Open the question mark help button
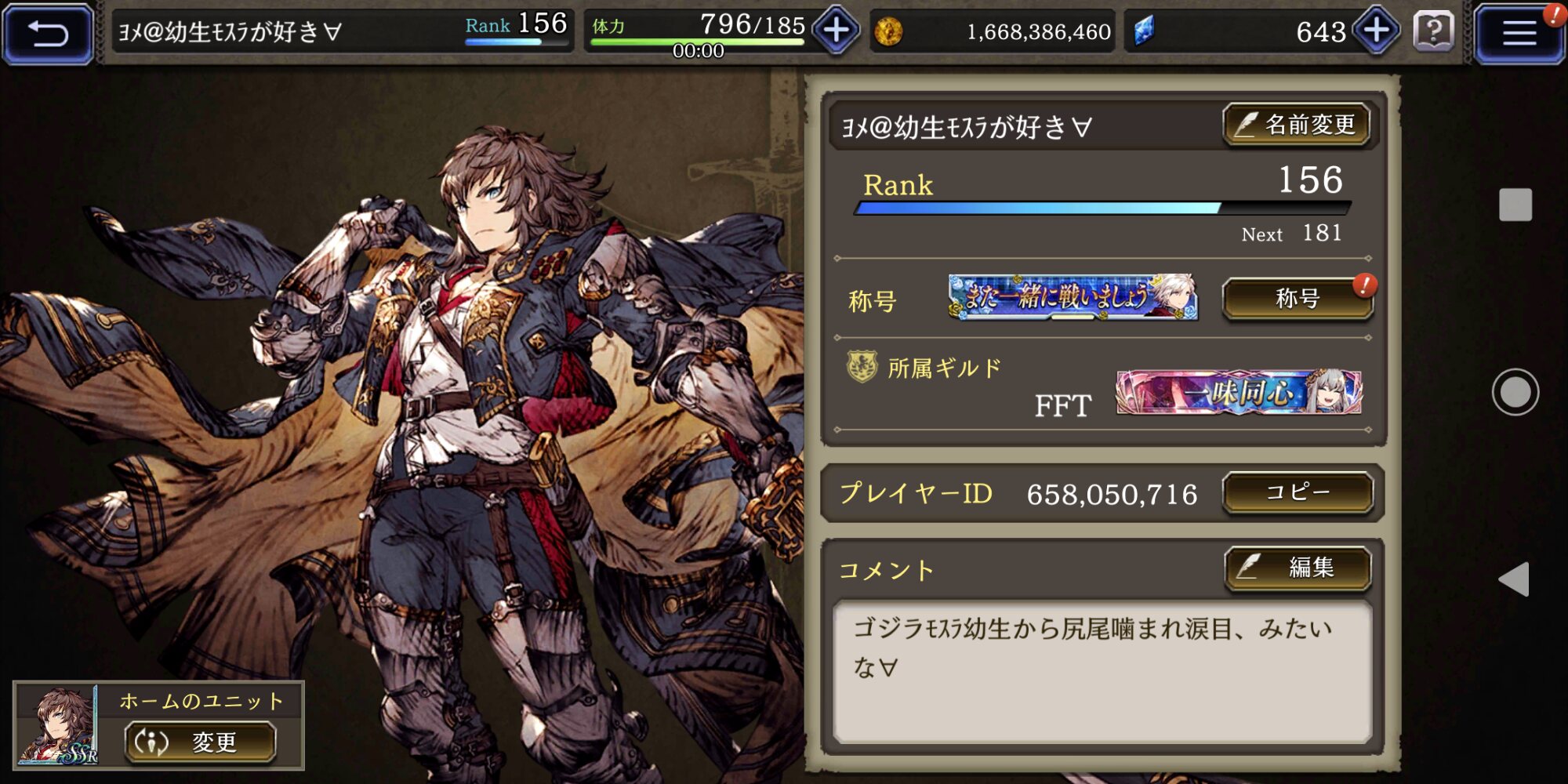The image size is (1568, 784). tap(1433, 32)
